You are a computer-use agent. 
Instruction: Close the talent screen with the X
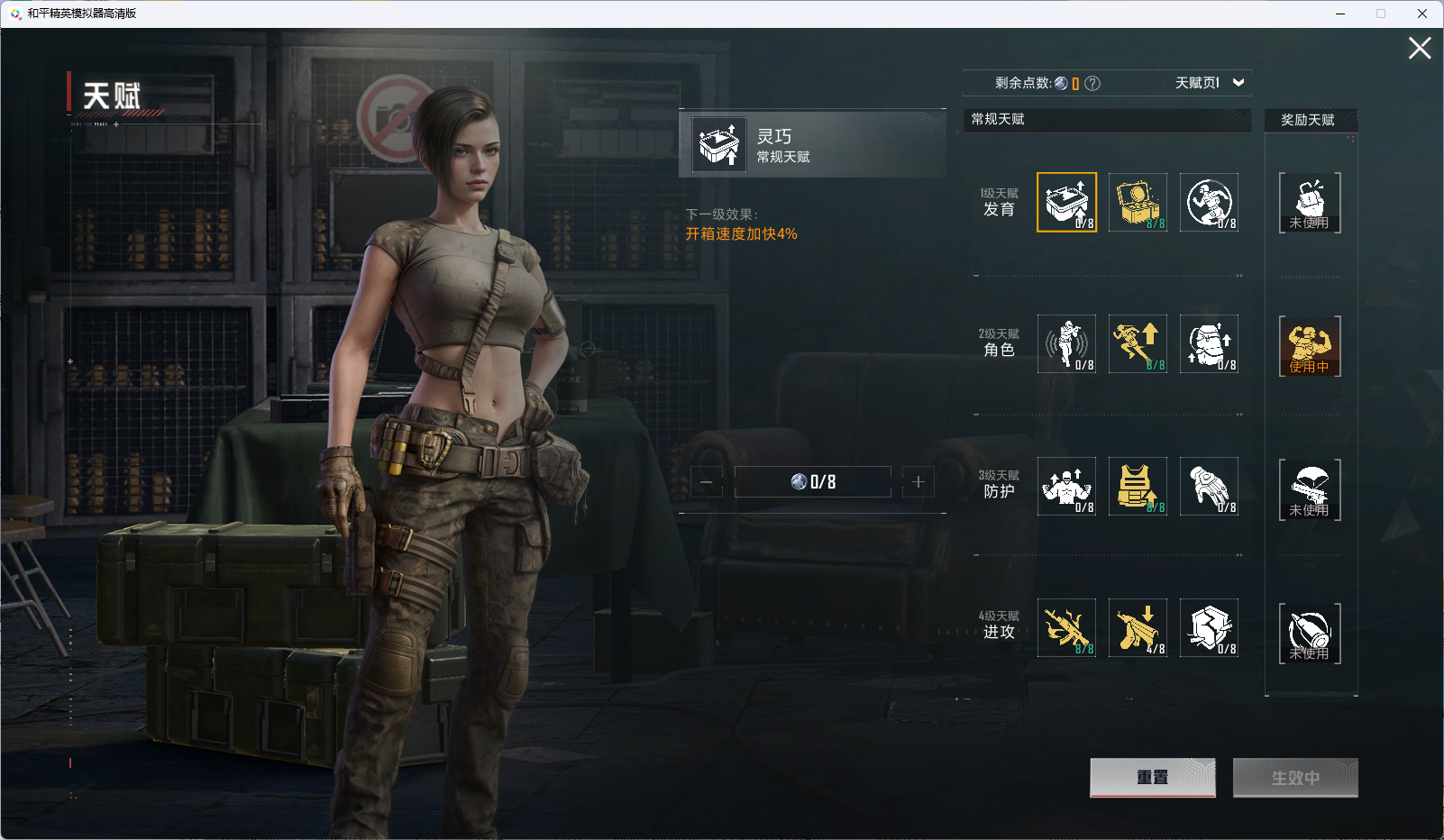1420,49
